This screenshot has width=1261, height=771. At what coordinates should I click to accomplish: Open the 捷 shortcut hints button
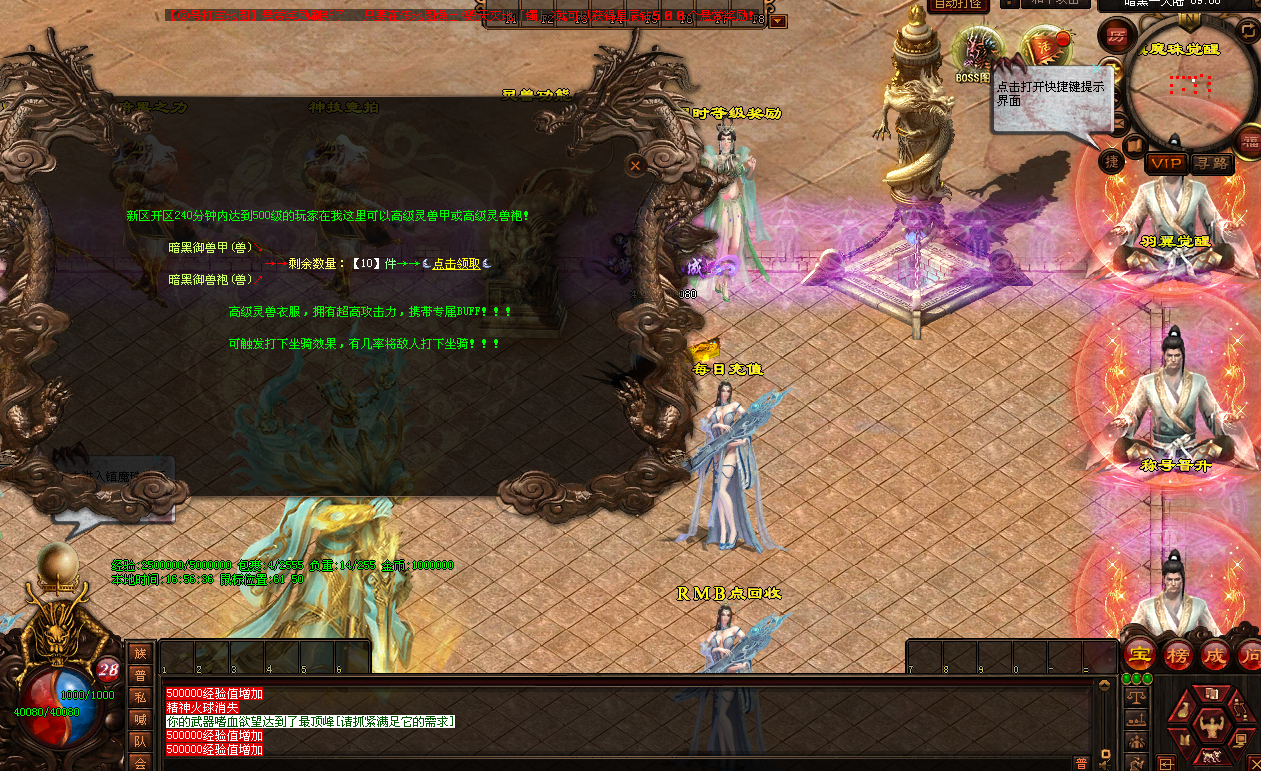click(1112, 160)
